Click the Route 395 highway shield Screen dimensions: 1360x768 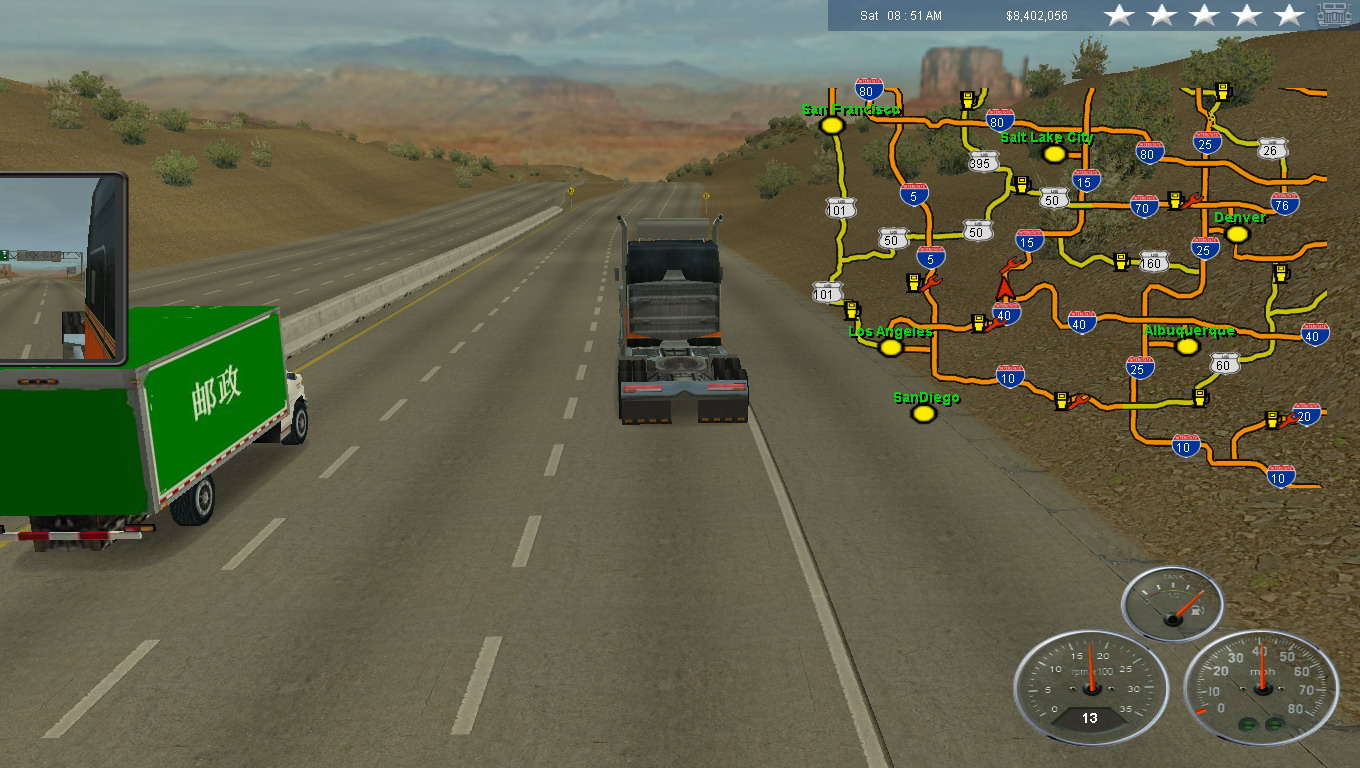pos(983,162)
